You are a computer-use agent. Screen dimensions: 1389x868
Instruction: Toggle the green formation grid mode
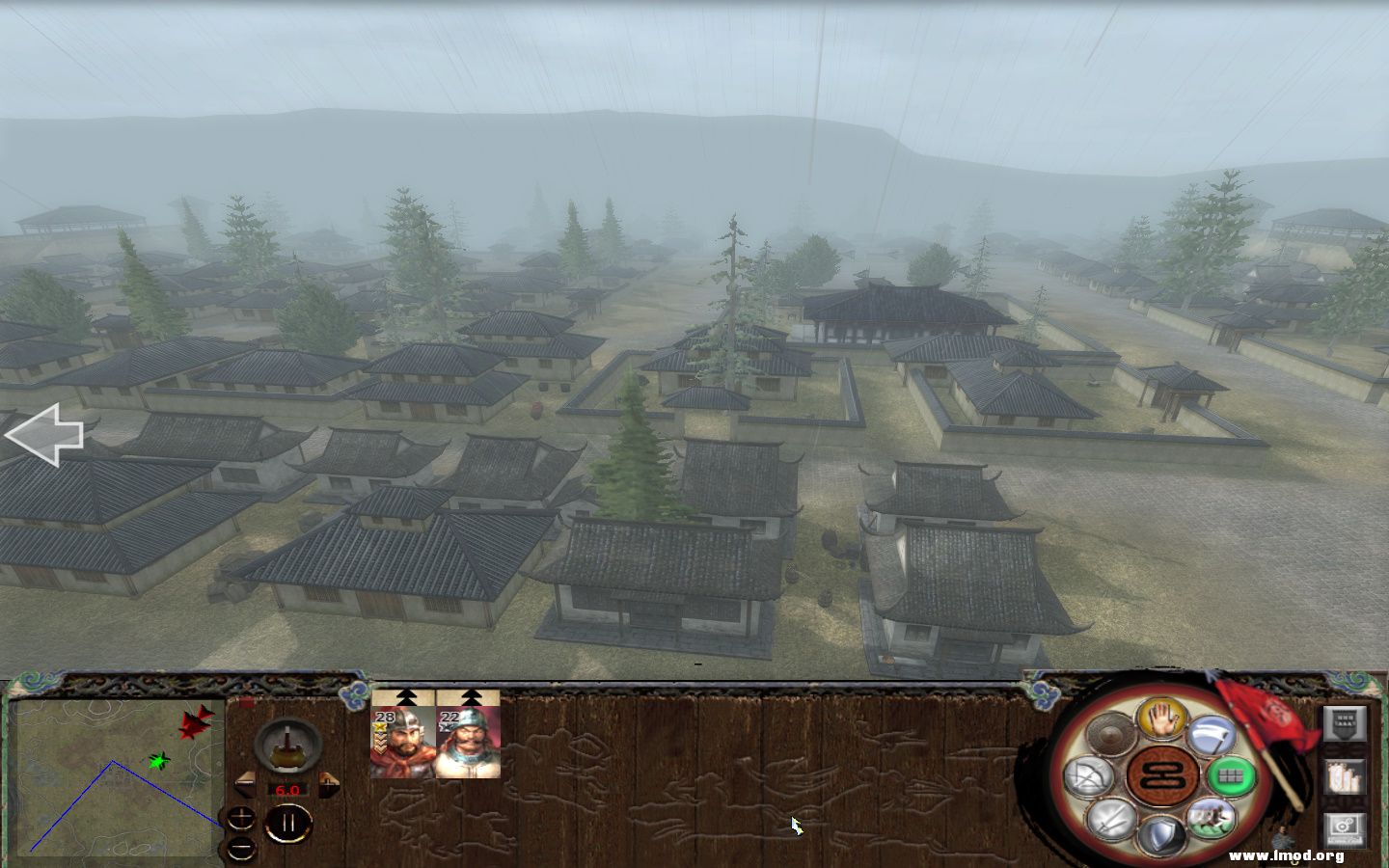(x=1232, y=774)
